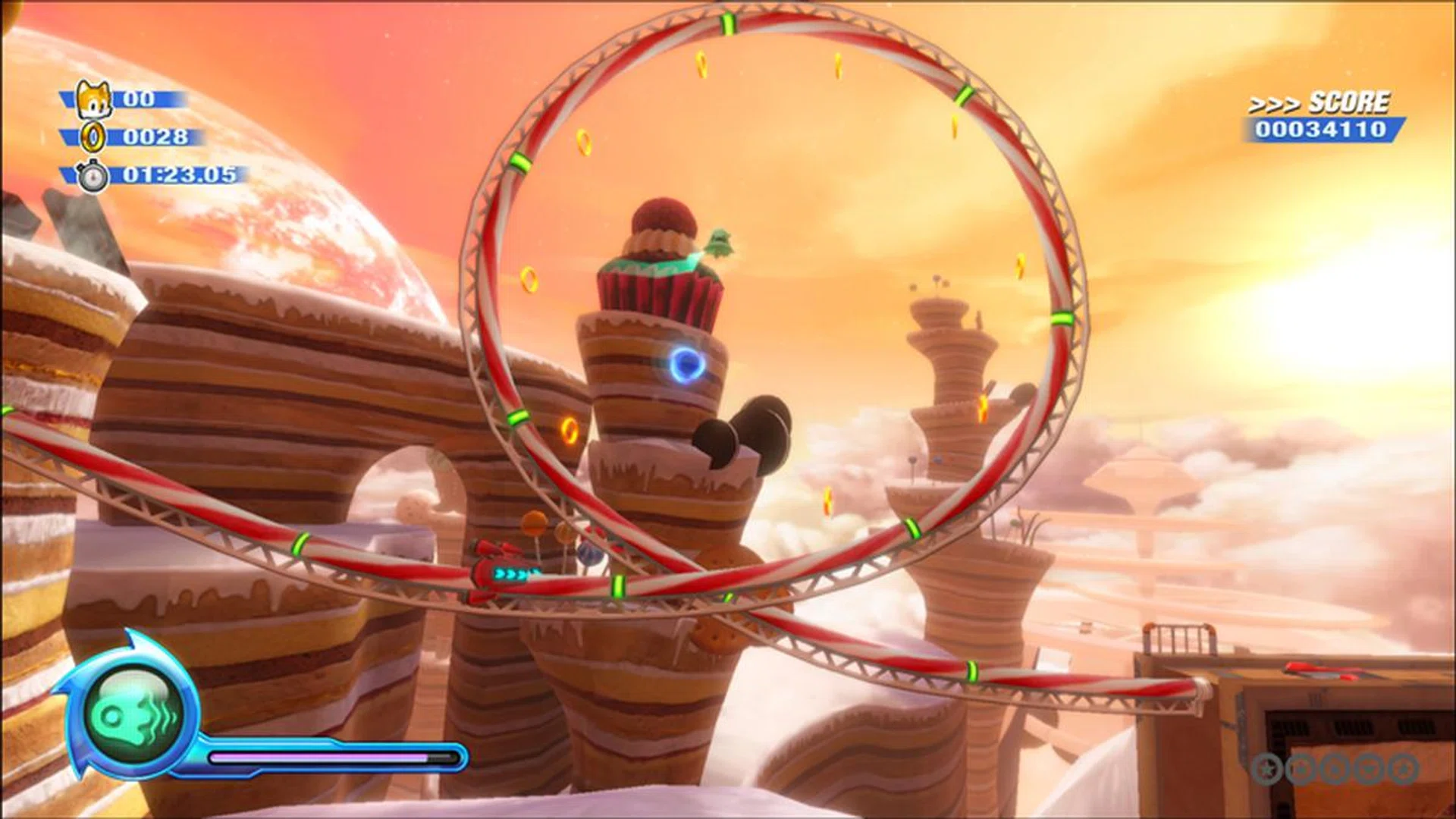Click the SCORE header label
Image resolution: width=1456 pixels, height=819 pixels.
coord(1353,102)
